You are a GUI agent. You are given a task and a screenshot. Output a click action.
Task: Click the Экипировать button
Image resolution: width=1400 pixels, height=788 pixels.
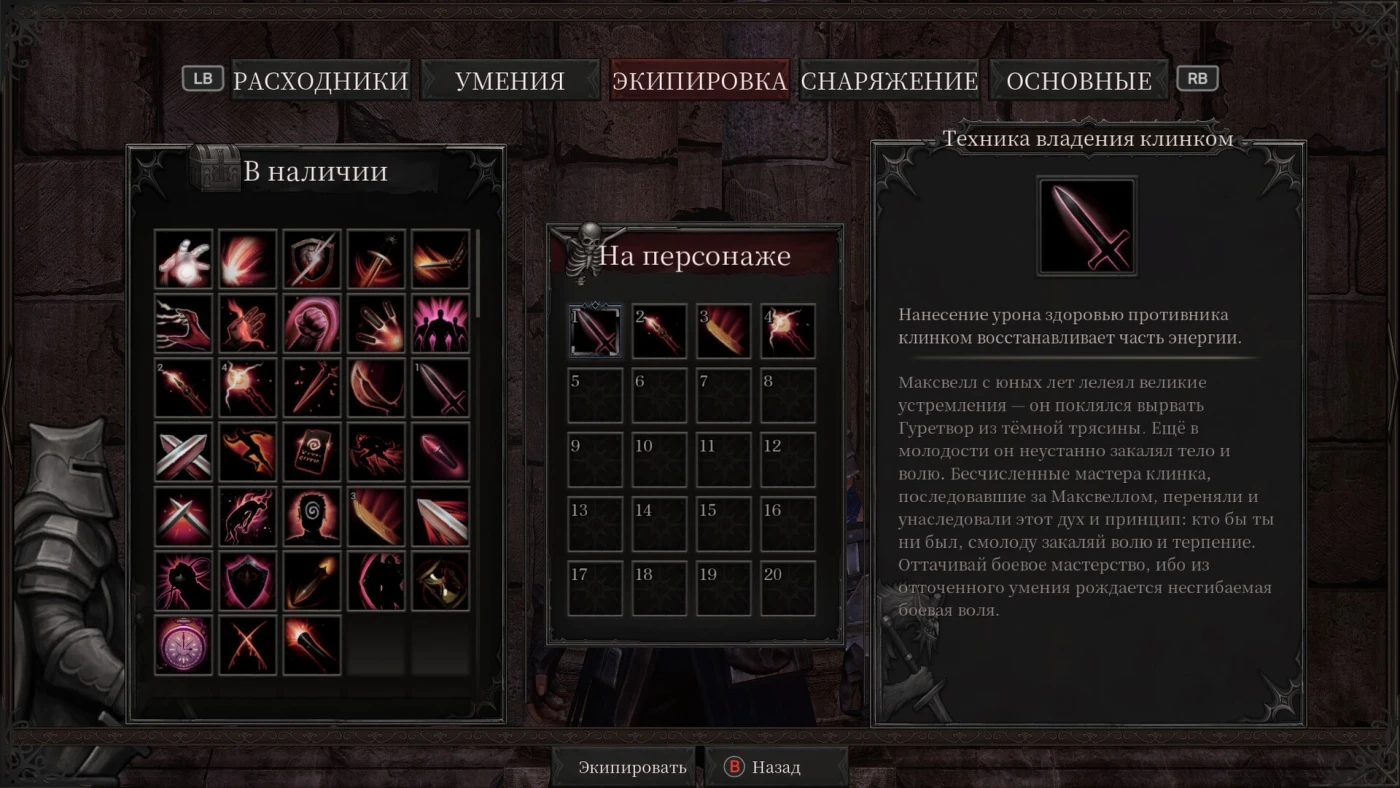632,768
